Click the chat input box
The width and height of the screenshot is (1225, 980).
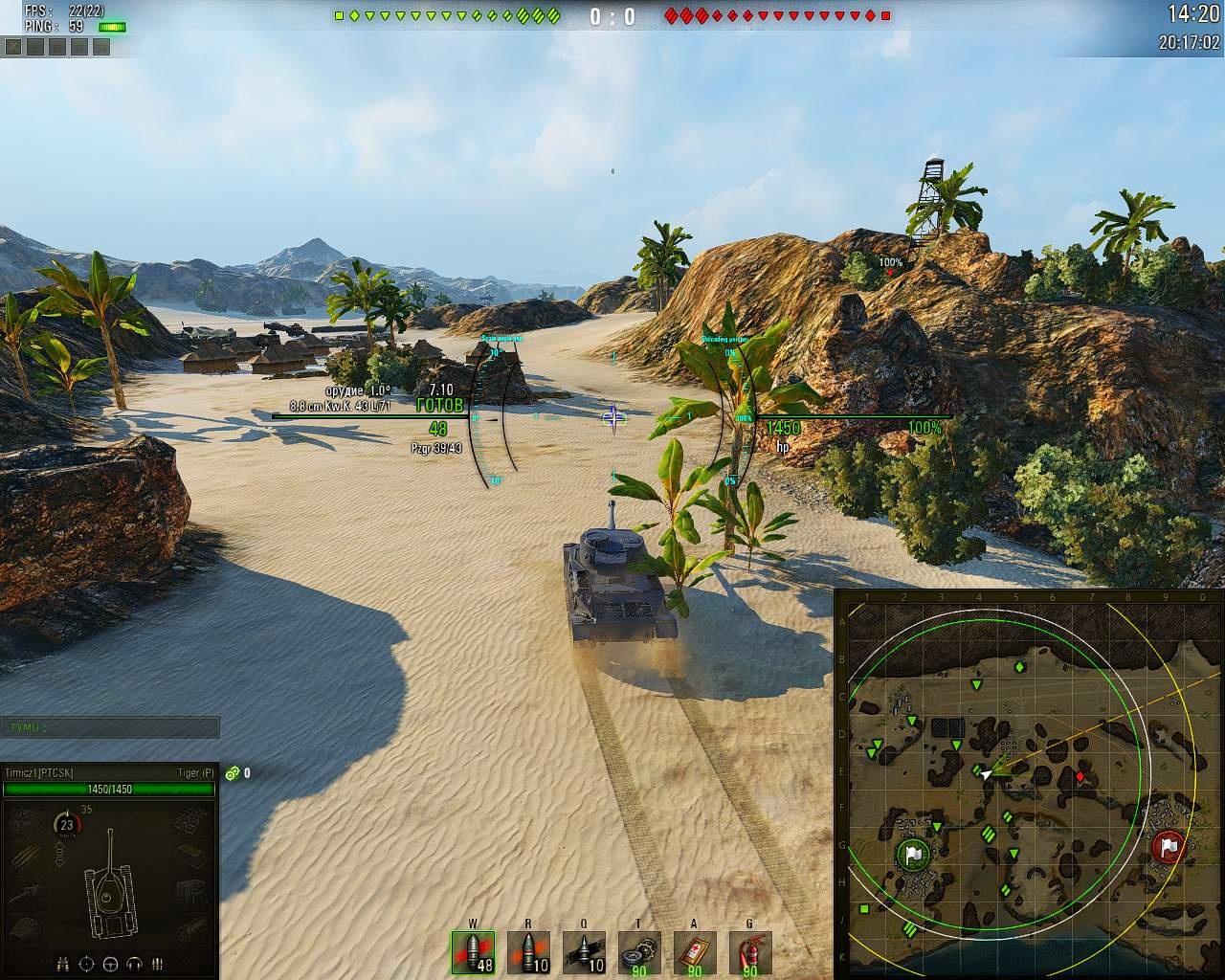pyautogui.click(x=110, y=727)
